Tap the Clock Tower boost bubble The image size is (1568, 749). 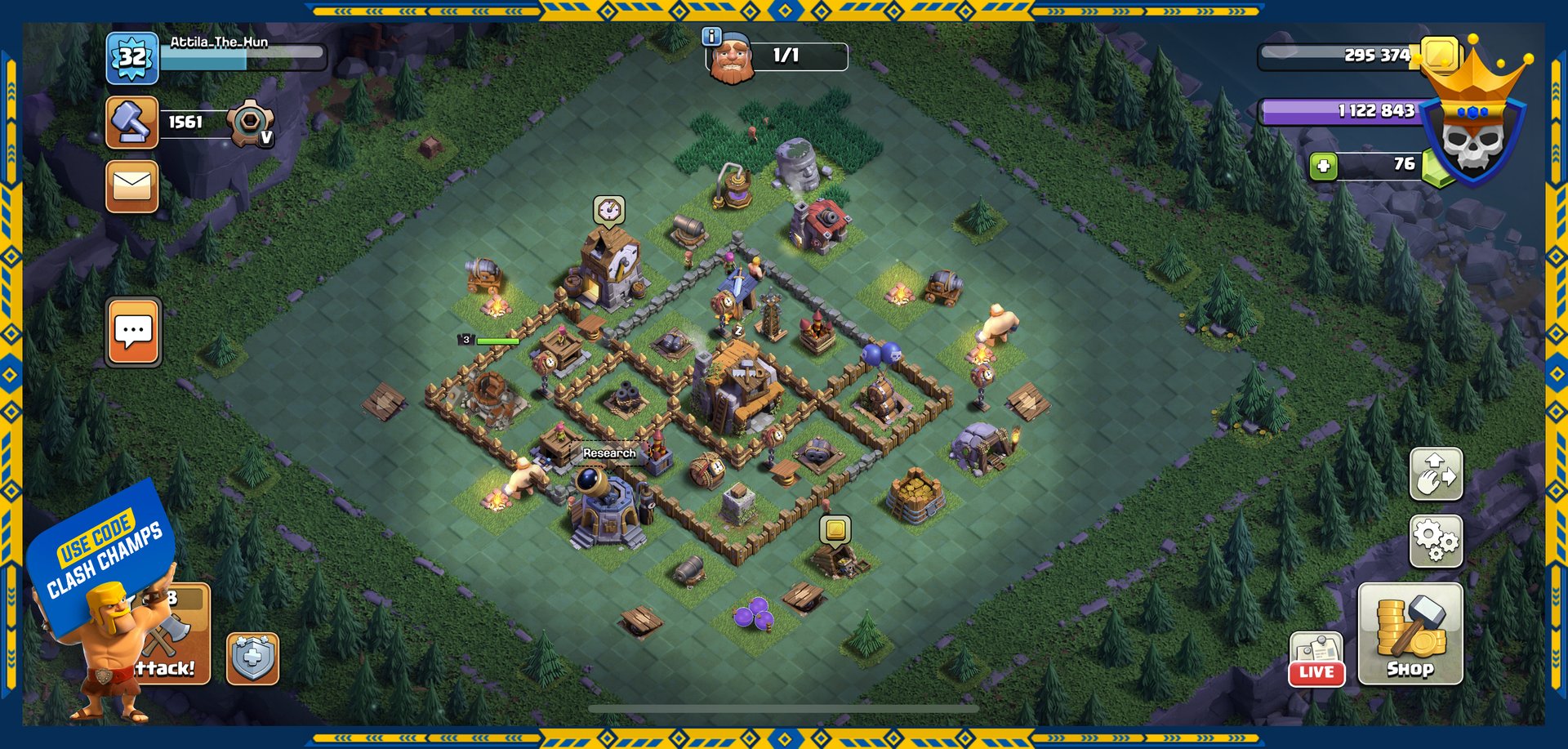point(608,211)
